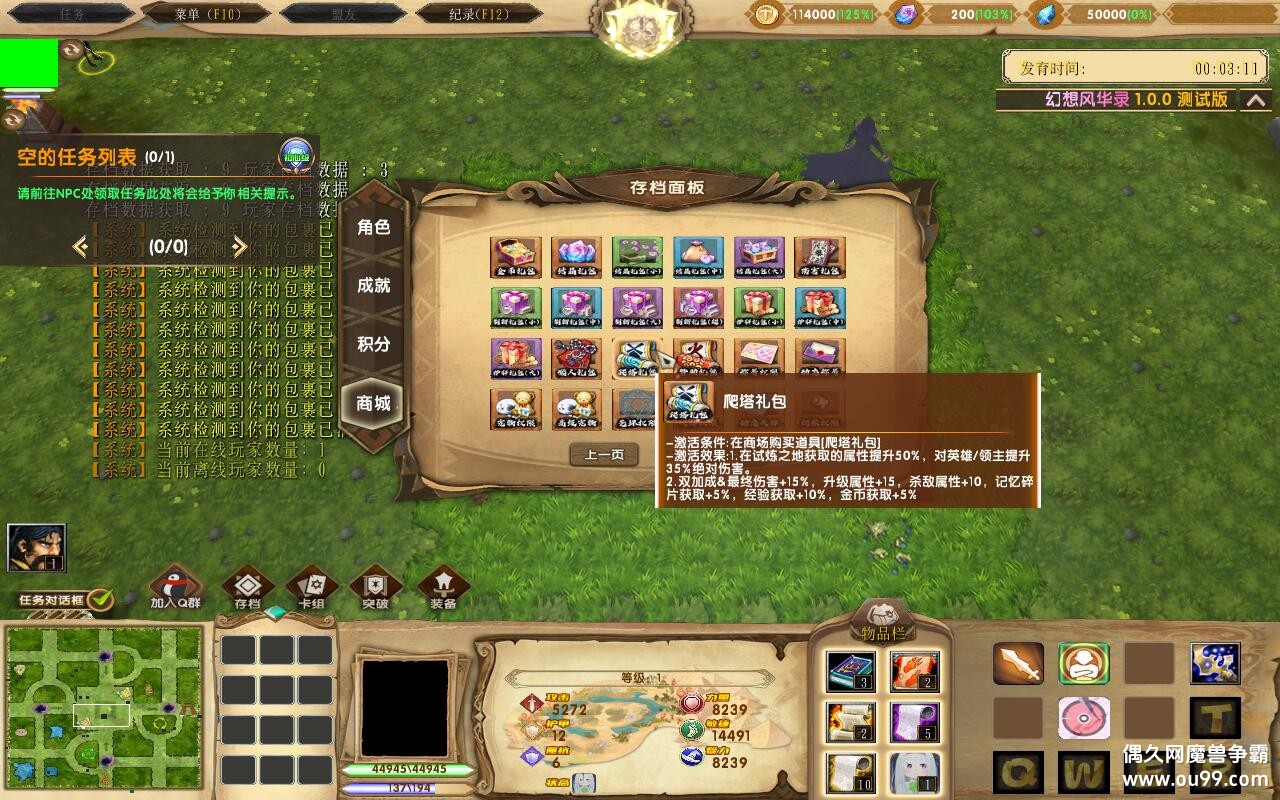Select the 结晶礼包 crystal gift pack
This screenshot has width=1280, height=800.
pyautogui.click(x=576, y=258)
